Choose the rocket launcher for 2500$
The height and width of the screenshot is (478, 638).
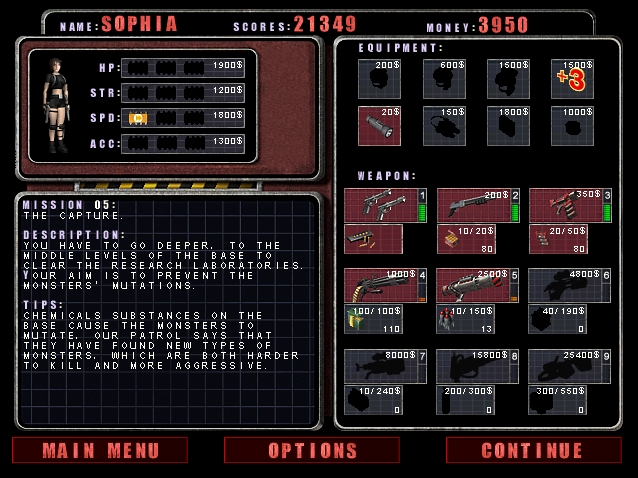[473, 285]
